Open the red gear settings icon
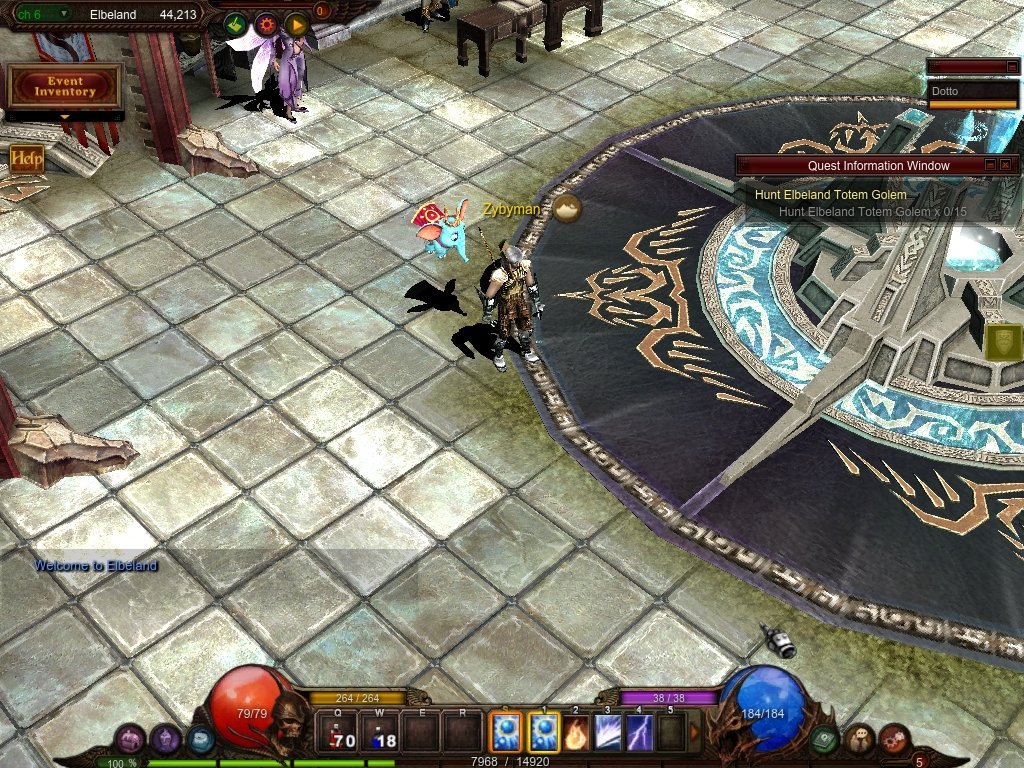Image resolution: width=1024 pixels, height=768 pixels. [266, 25]
